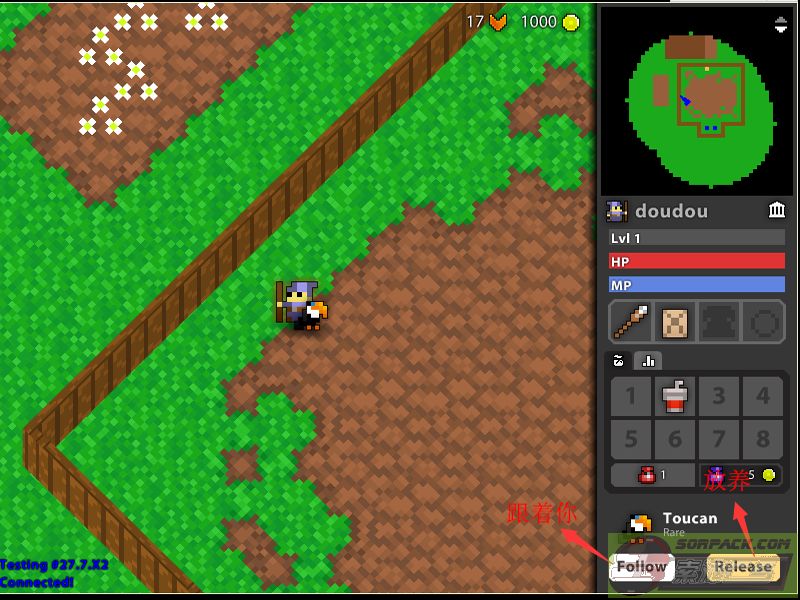Select the red drink cup inventory slot
The height and width of the screenshot is (600, 800).
click(x=674, y=397)
